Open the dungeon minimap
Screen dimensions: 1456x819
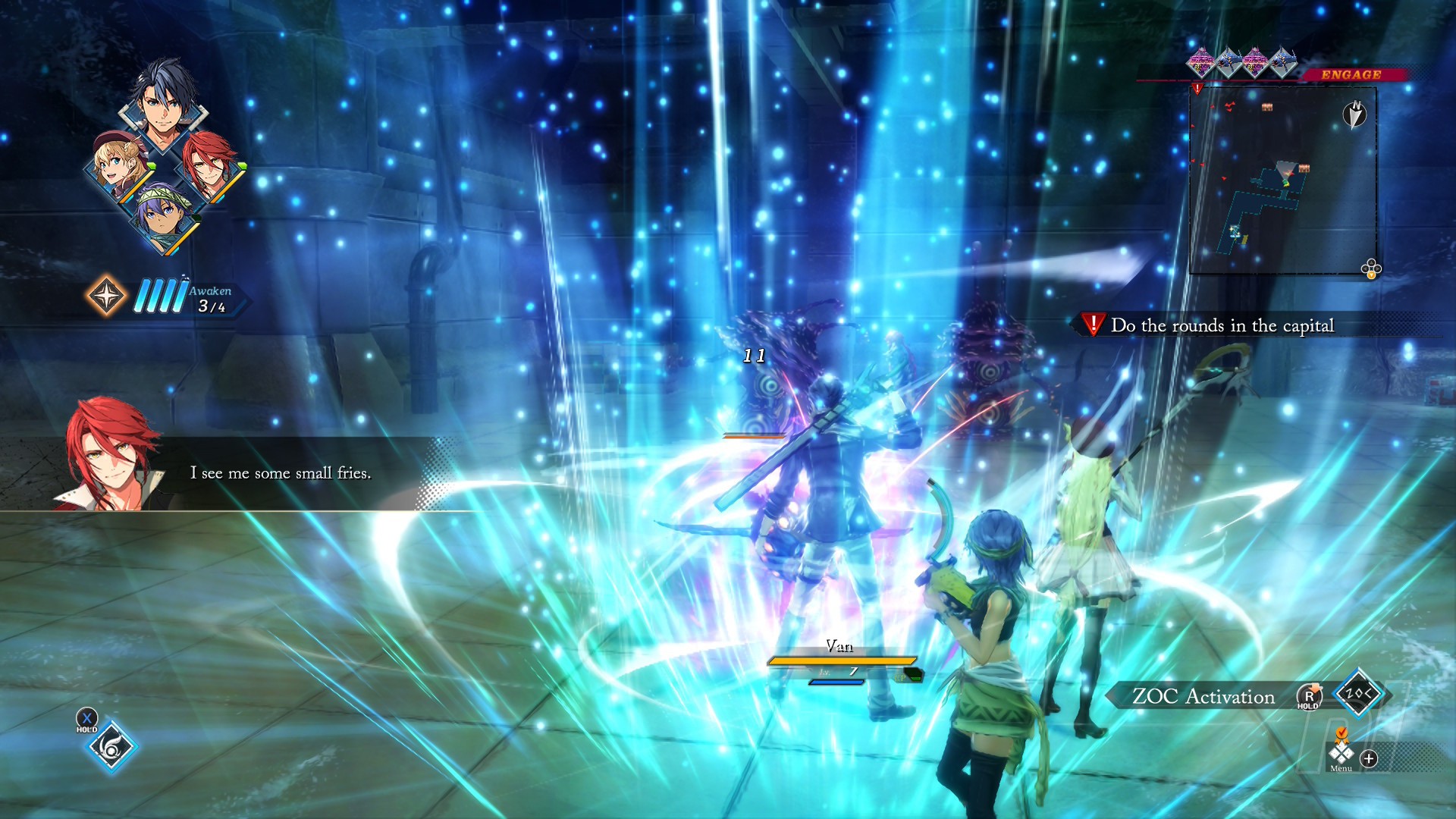1282,180
